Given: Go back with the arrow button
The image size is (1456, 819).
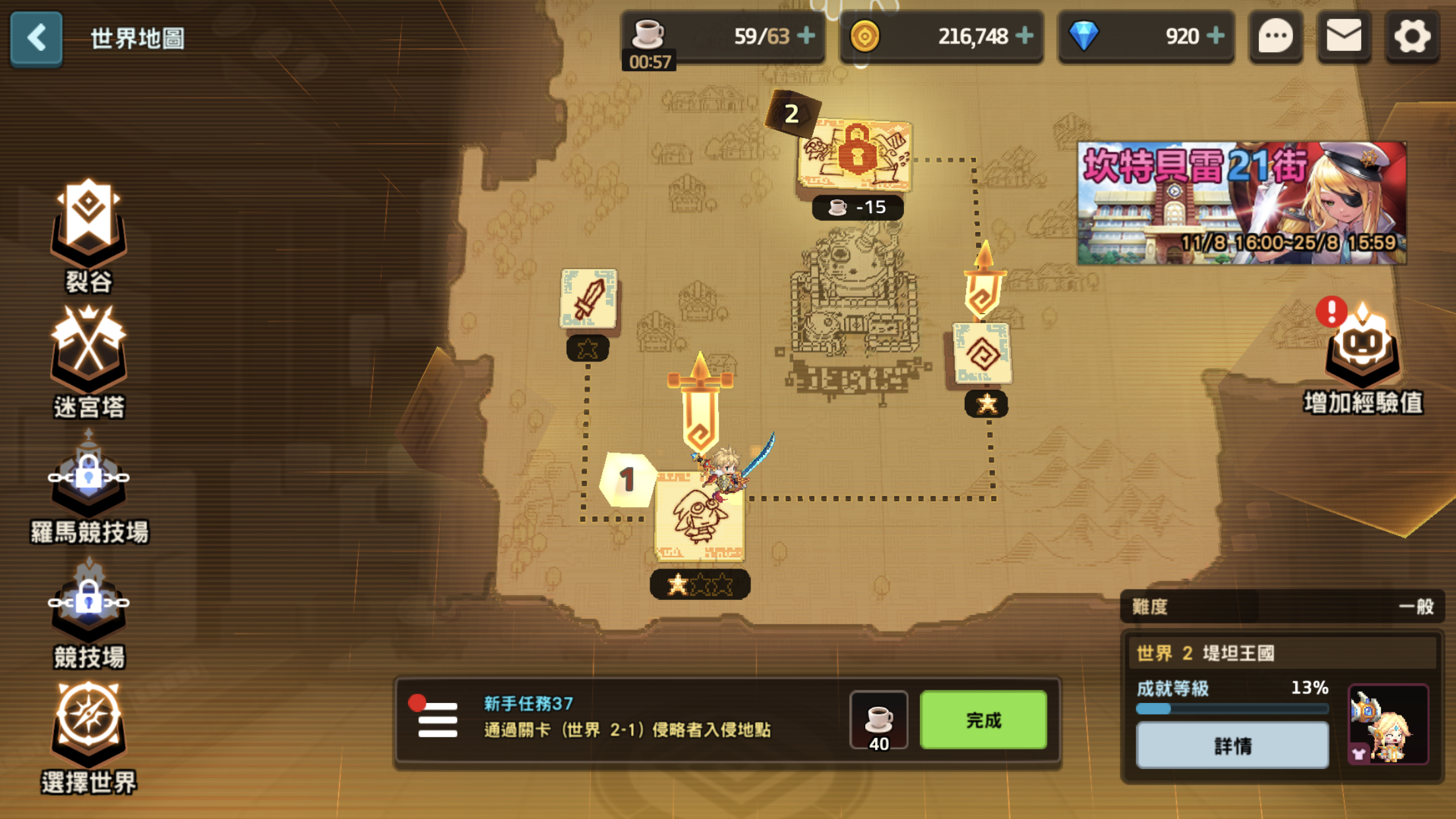Looking at the screenshot, I should (x=36, y=38).
